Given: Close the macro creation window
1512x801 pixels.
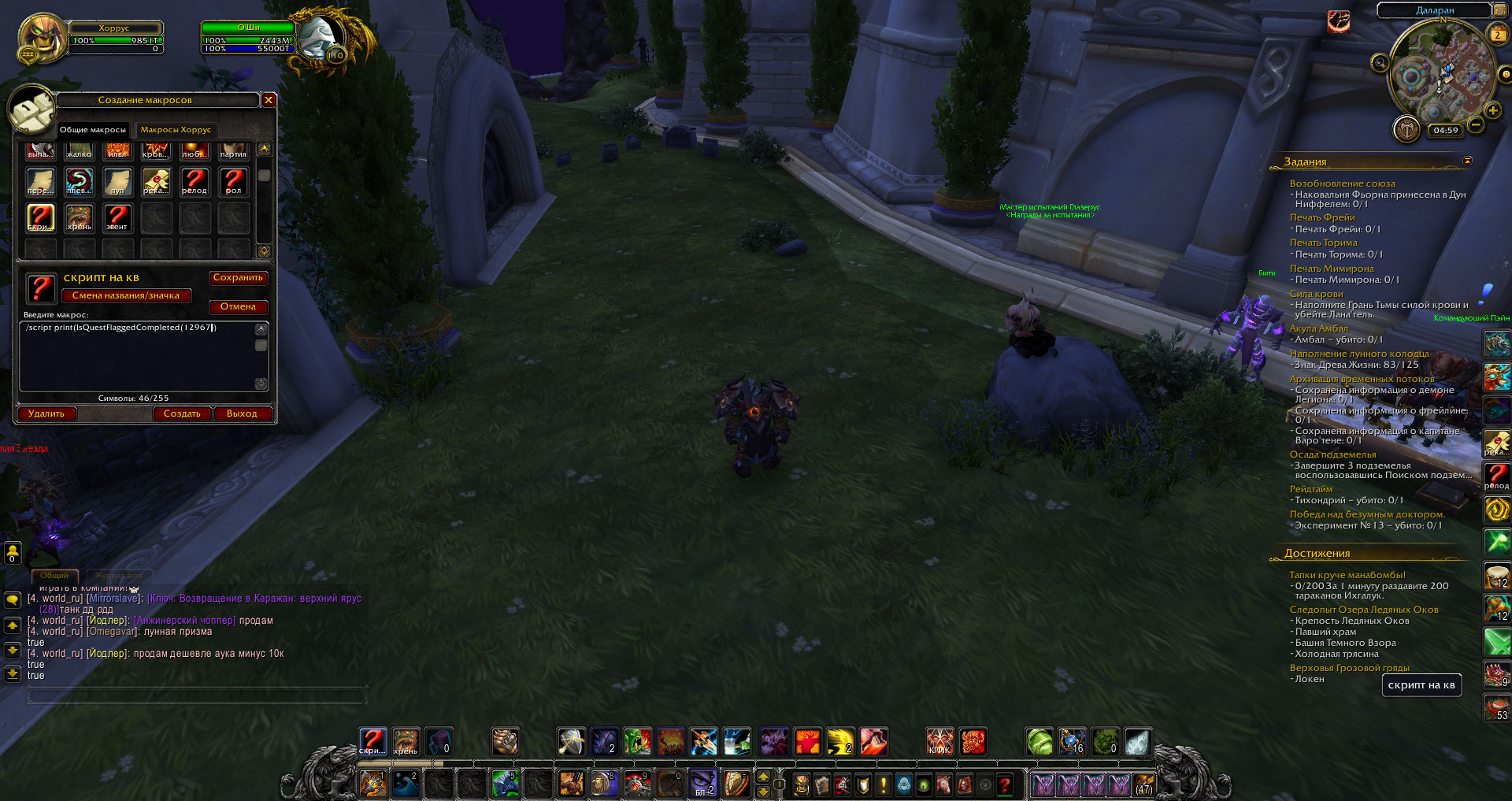Looking at the screenshot, I should click(269, 100).
